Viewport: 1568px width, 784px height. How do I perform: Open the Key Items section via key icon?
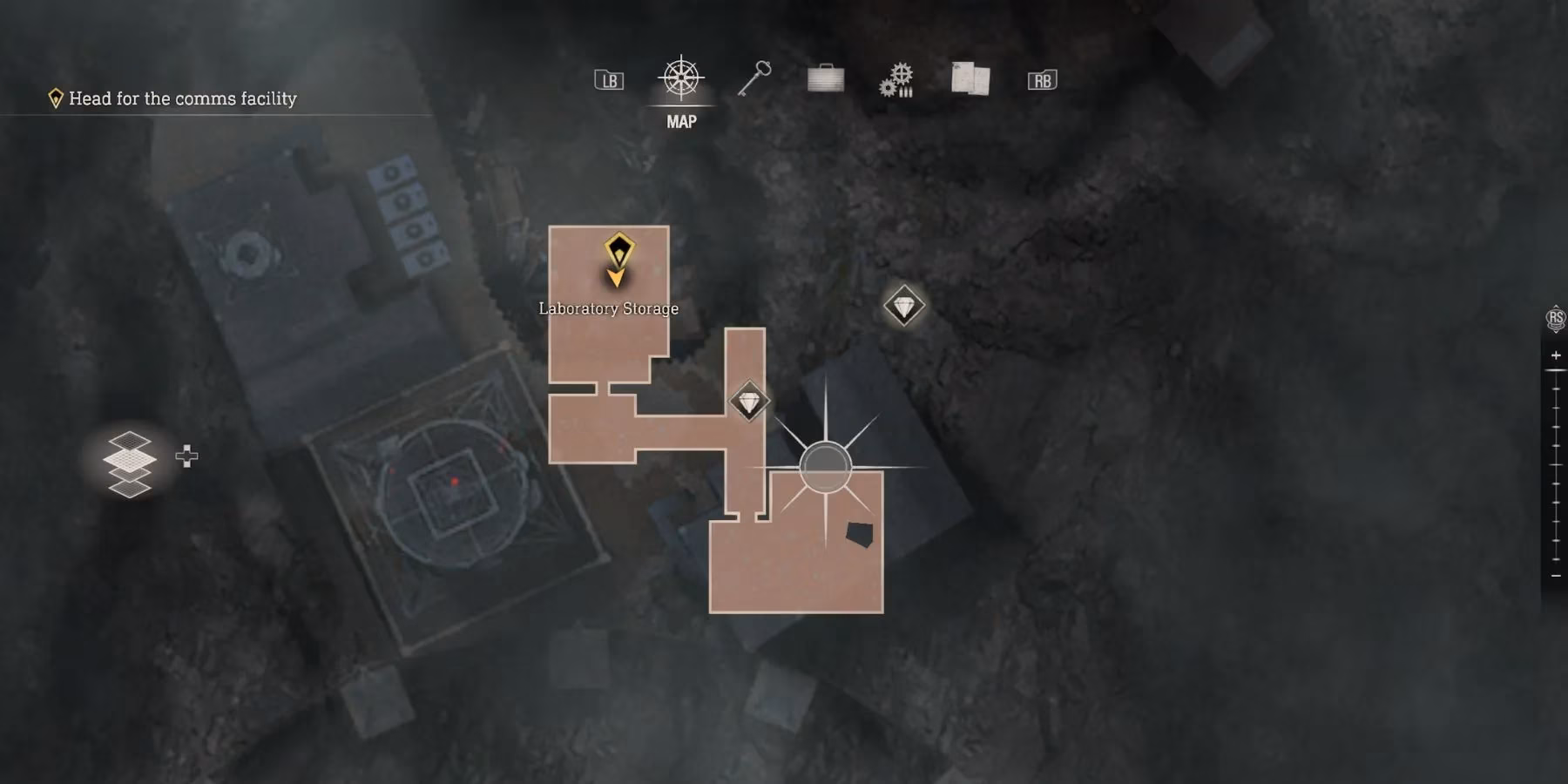click(754, 79)
